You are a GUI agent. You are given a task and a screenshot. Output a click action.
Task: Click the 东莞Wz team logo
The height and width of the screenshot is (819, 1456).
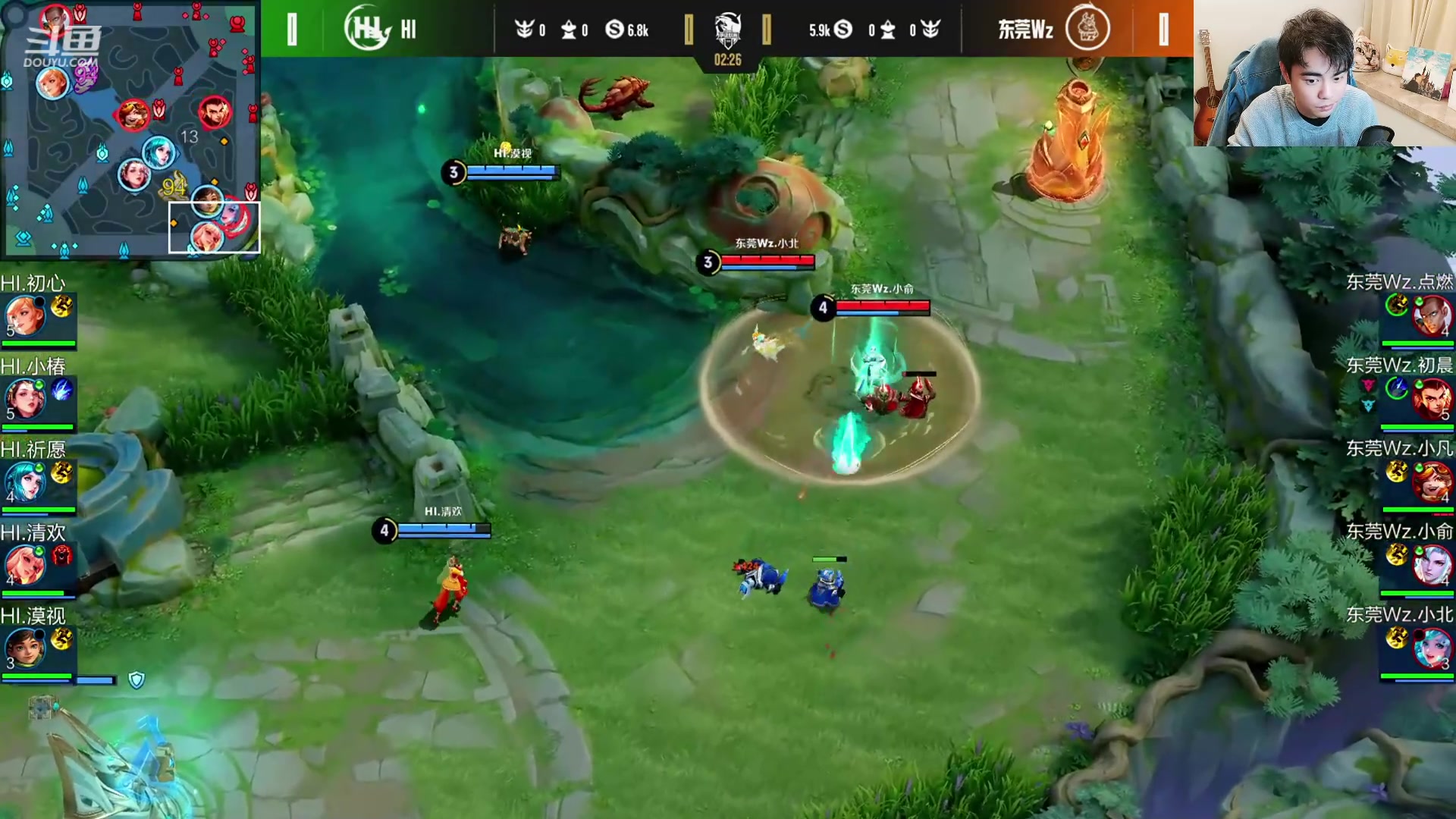[1087, 29]
